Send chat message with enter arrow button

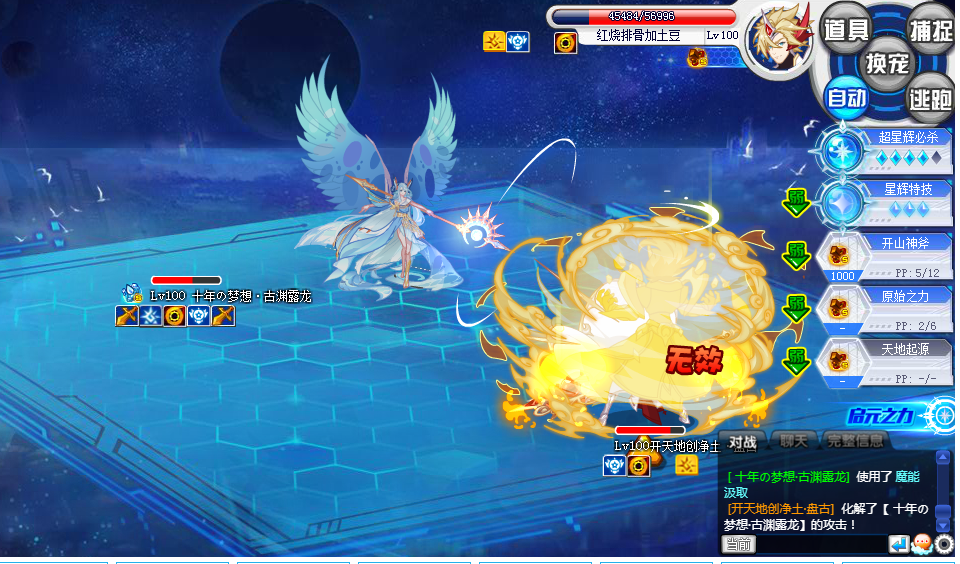click(898, 544)
